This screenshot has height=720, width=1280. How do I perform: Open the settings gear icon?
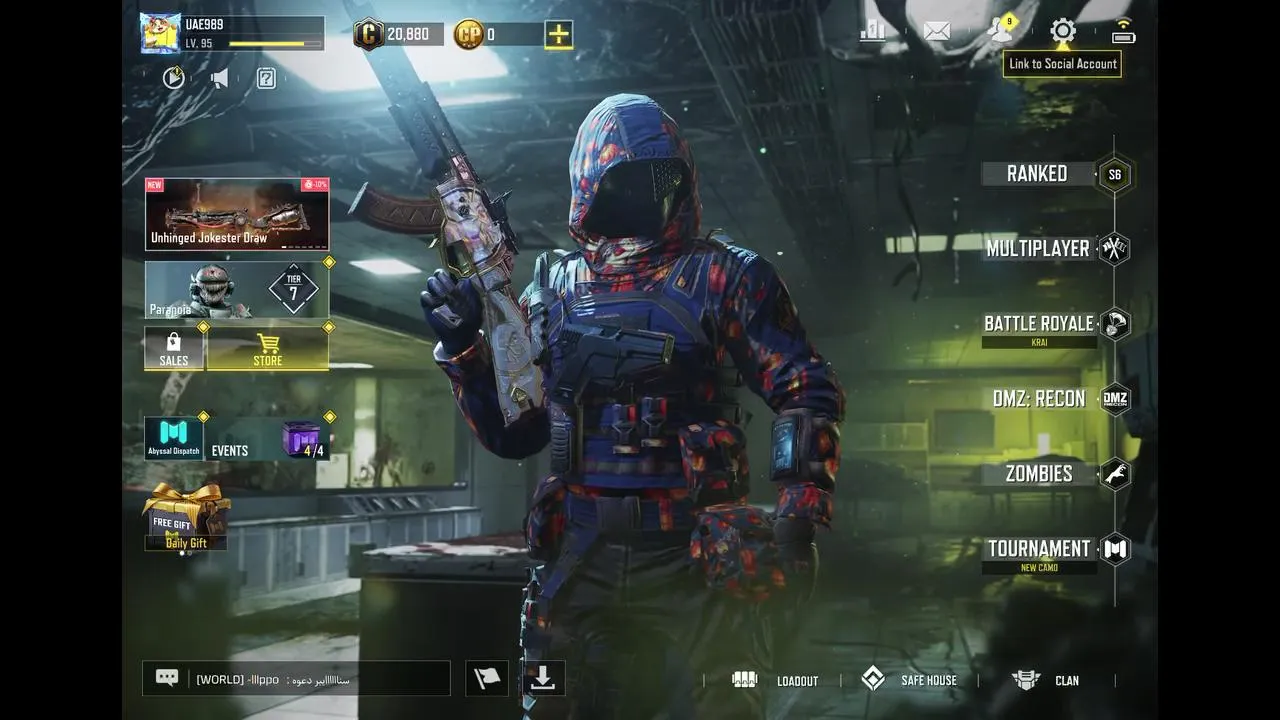tap(1063, 31)
